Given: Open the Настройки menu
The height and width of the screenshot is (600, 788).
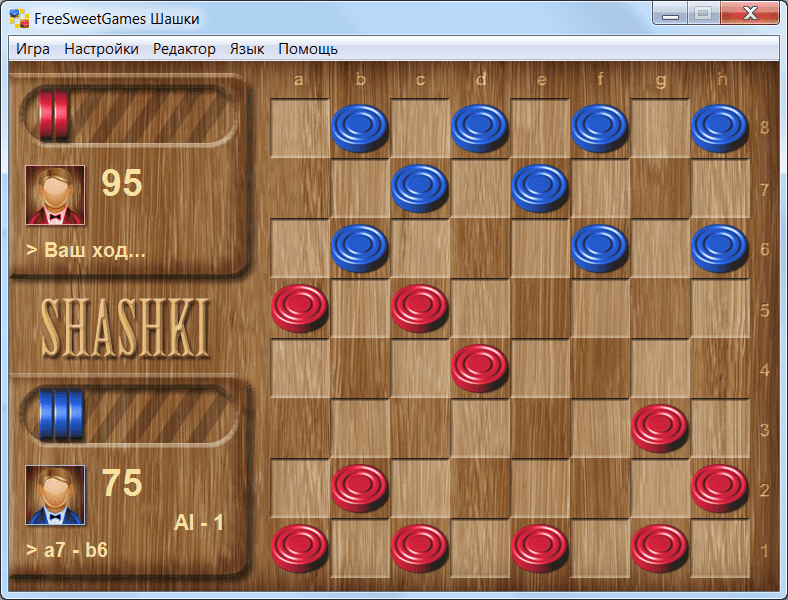Looking at the screenshot, I should (x=101, y=49).
